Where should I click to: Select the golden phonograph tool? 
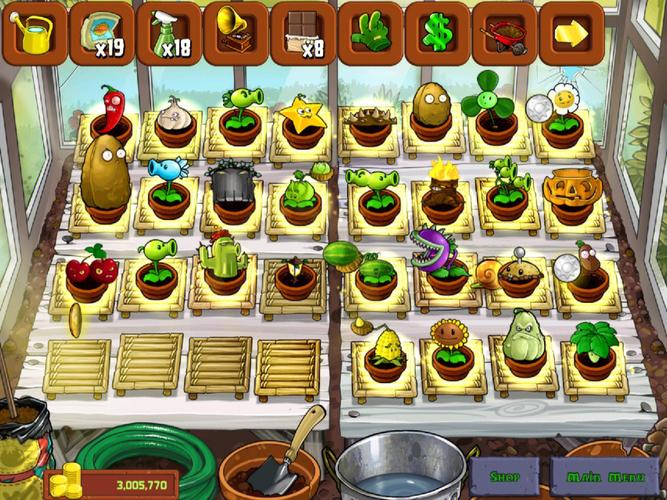(236, 33)
